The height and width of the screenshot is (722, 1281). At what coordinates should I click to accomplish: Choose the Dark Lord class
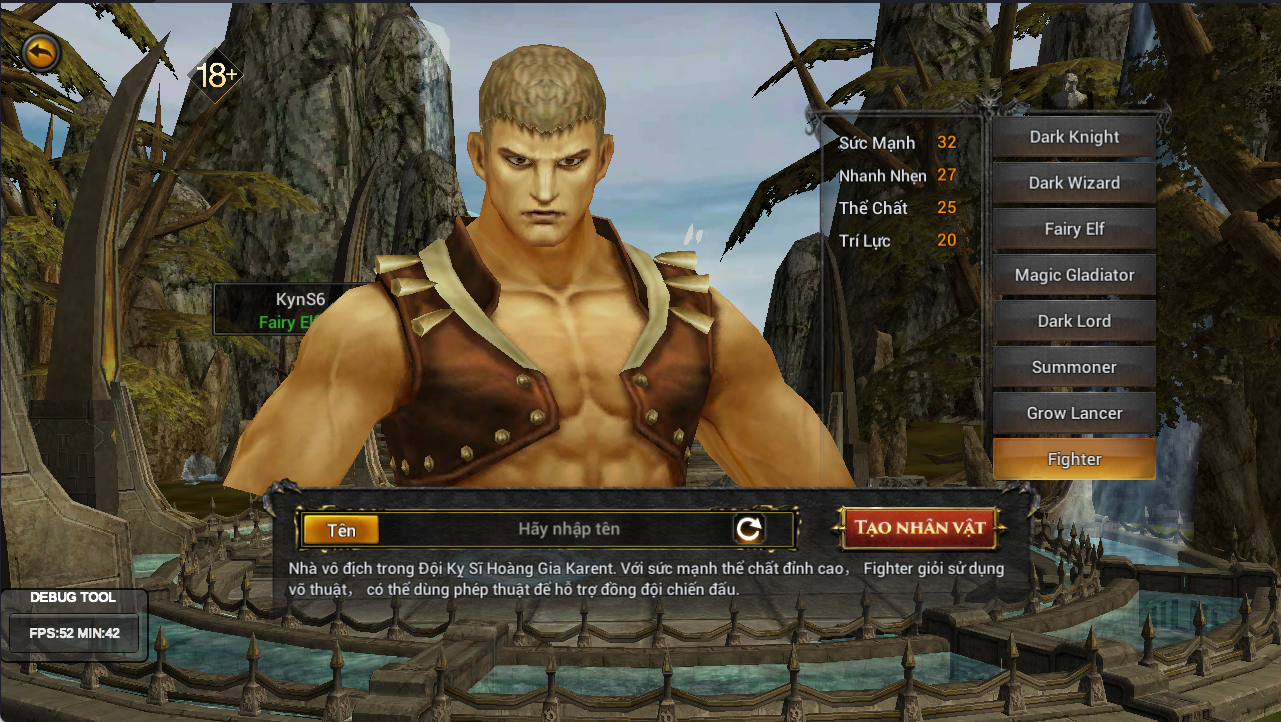coord(1074,321)
